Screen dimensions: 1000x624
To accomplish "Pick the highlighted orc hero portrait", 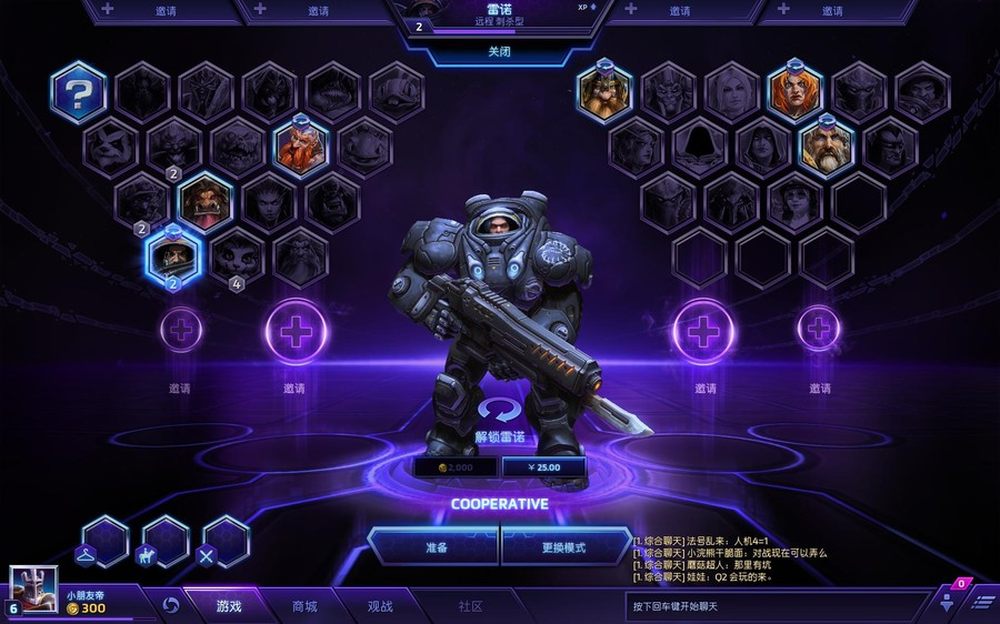I will point(207,202).
